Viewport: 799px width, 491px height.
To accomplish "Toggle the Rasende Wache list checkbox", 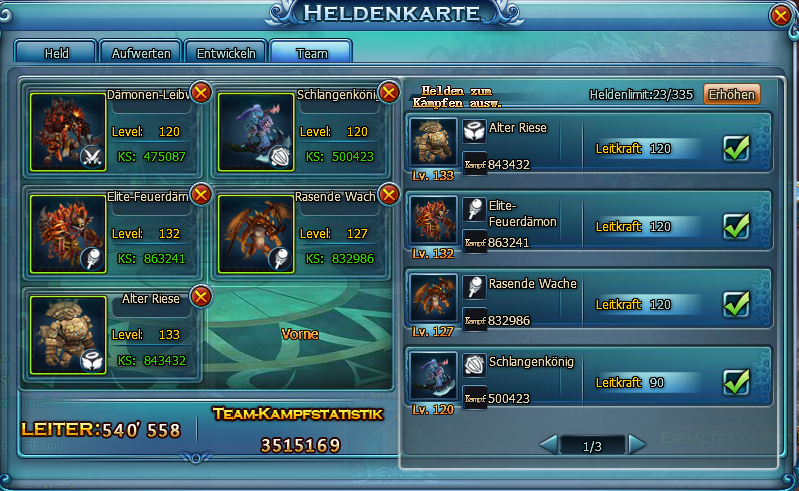I will point(737,303).
